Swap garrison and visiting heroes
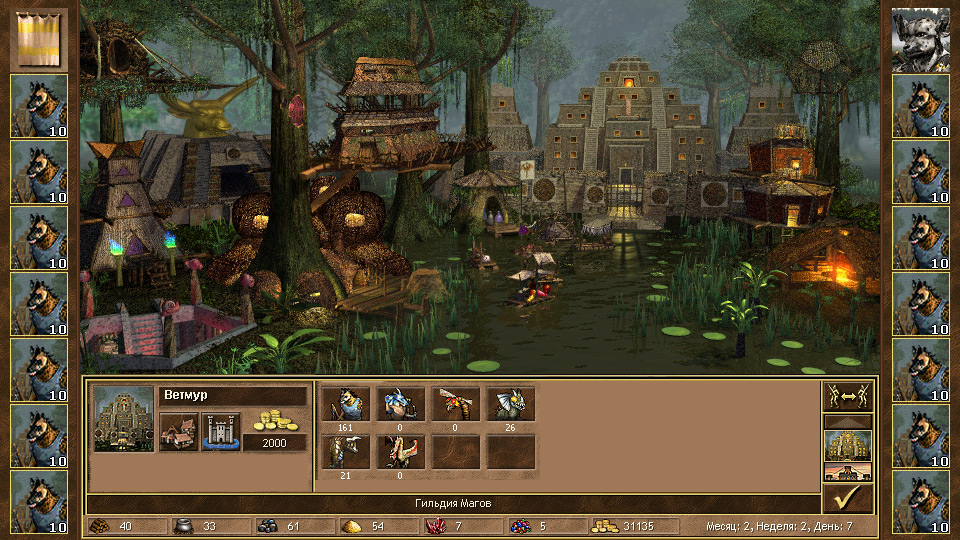The image size is (960, 540). (x=847, y=397)
